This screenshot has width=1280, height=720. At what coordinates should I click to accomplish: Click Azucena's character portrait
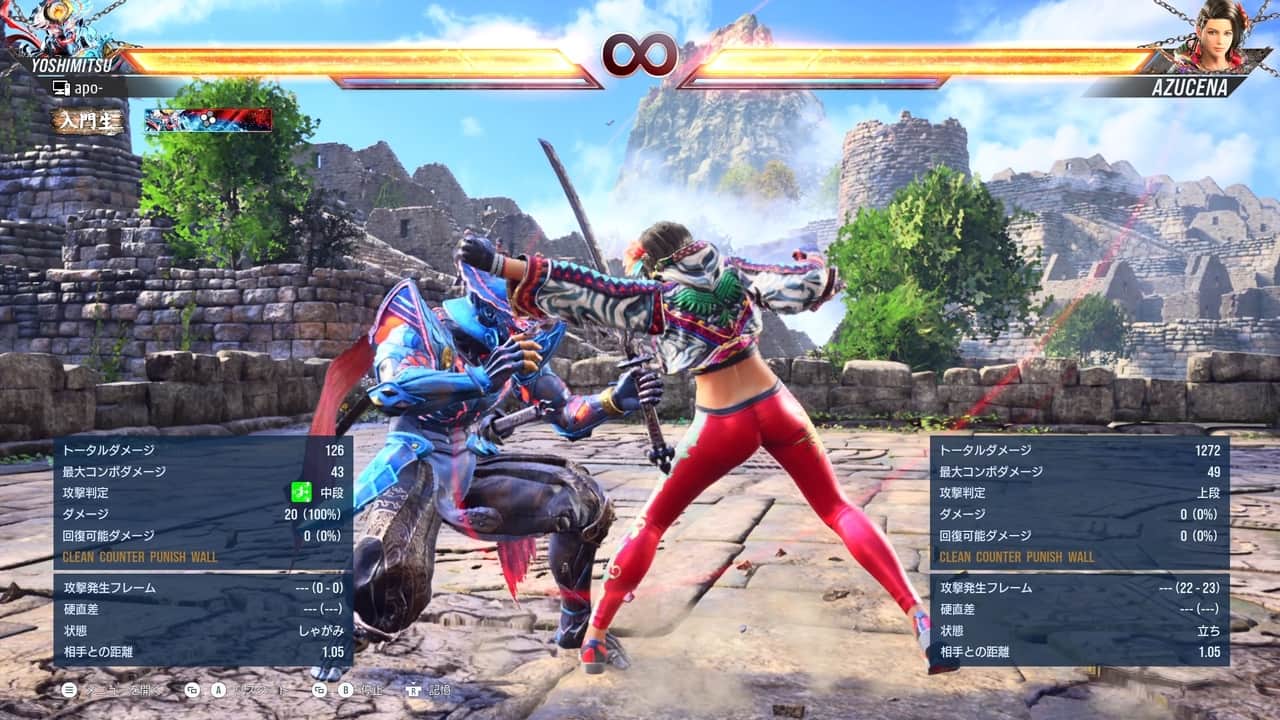point(1212,34)
